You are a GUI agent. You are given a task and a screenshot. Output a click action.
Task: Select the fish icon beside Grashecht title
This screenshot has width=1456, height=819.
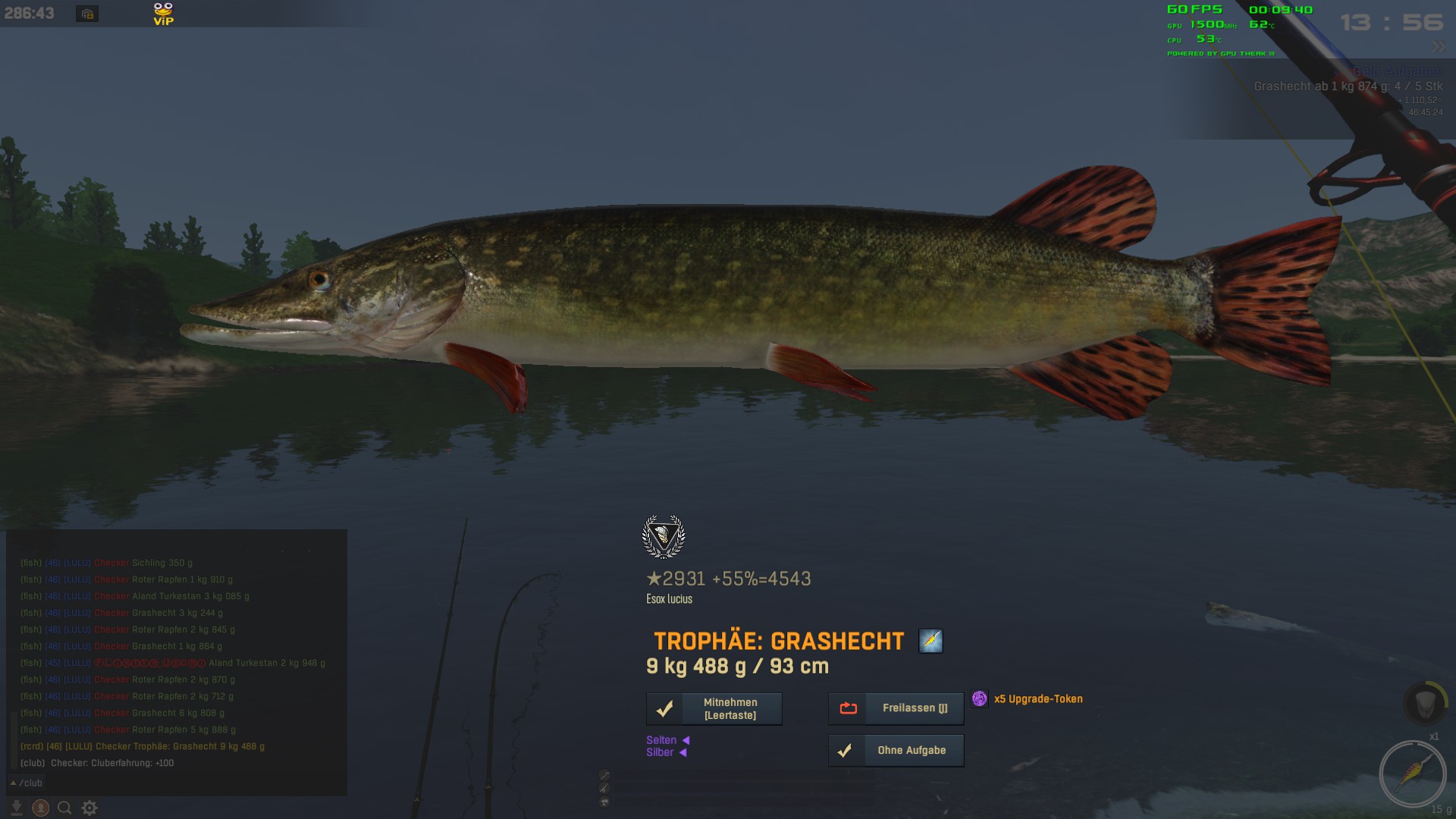point(930,641)
